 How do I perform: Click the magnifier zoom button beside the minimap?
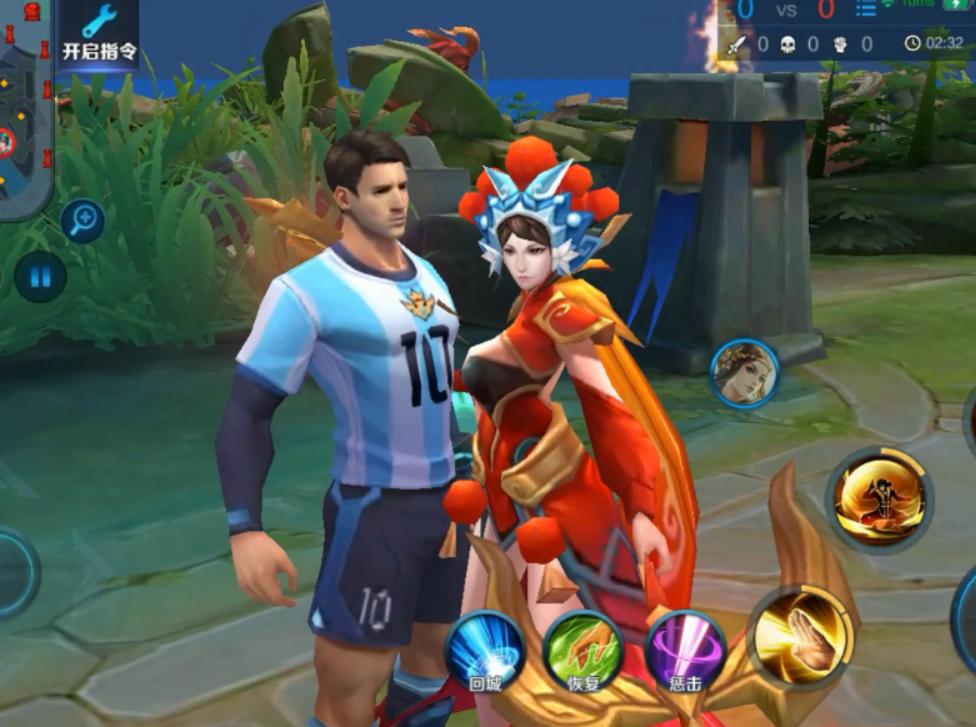82,220
